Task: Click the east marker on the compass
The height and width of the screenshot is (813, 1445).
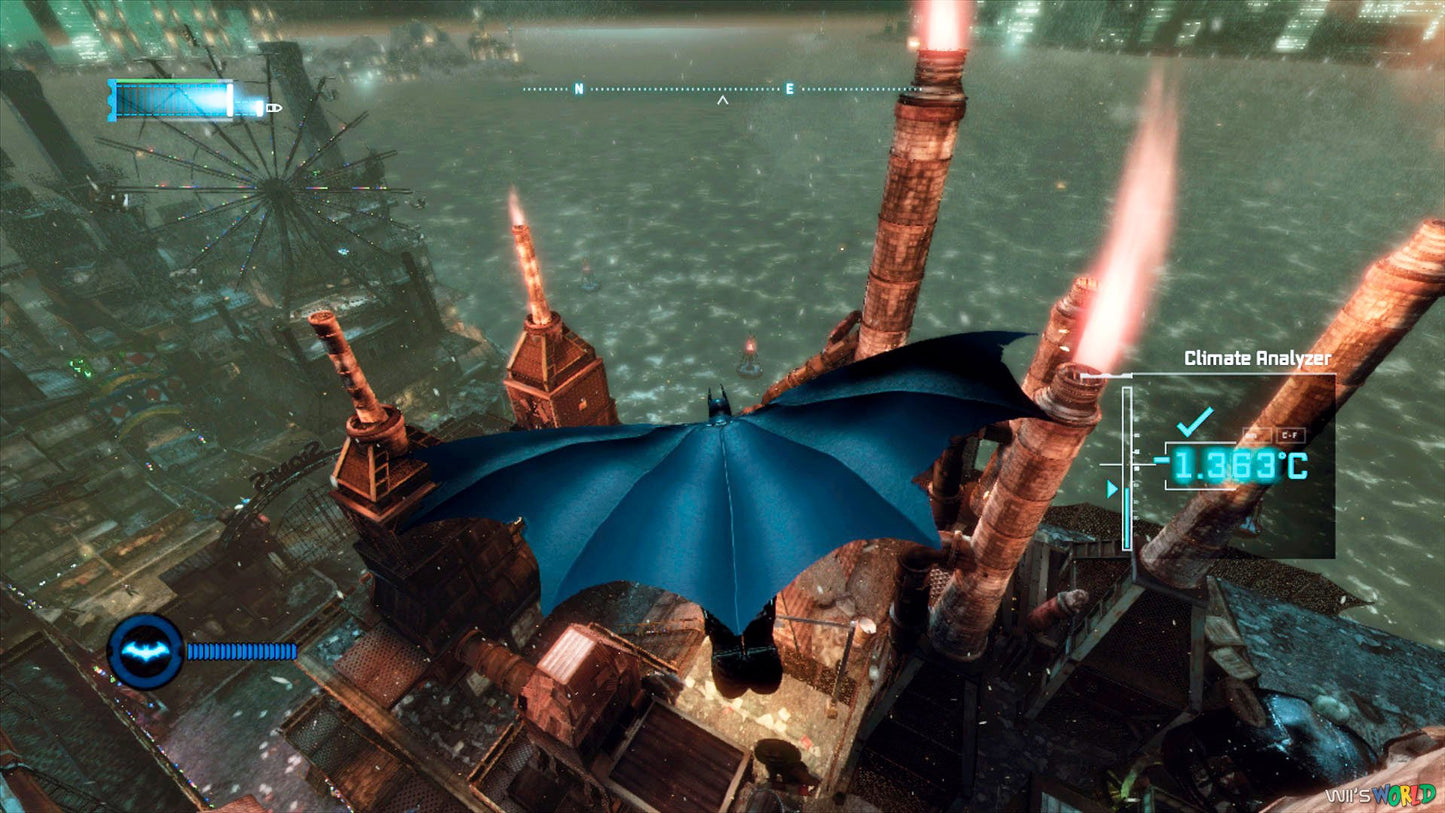Action: click(x=790, y=89)
